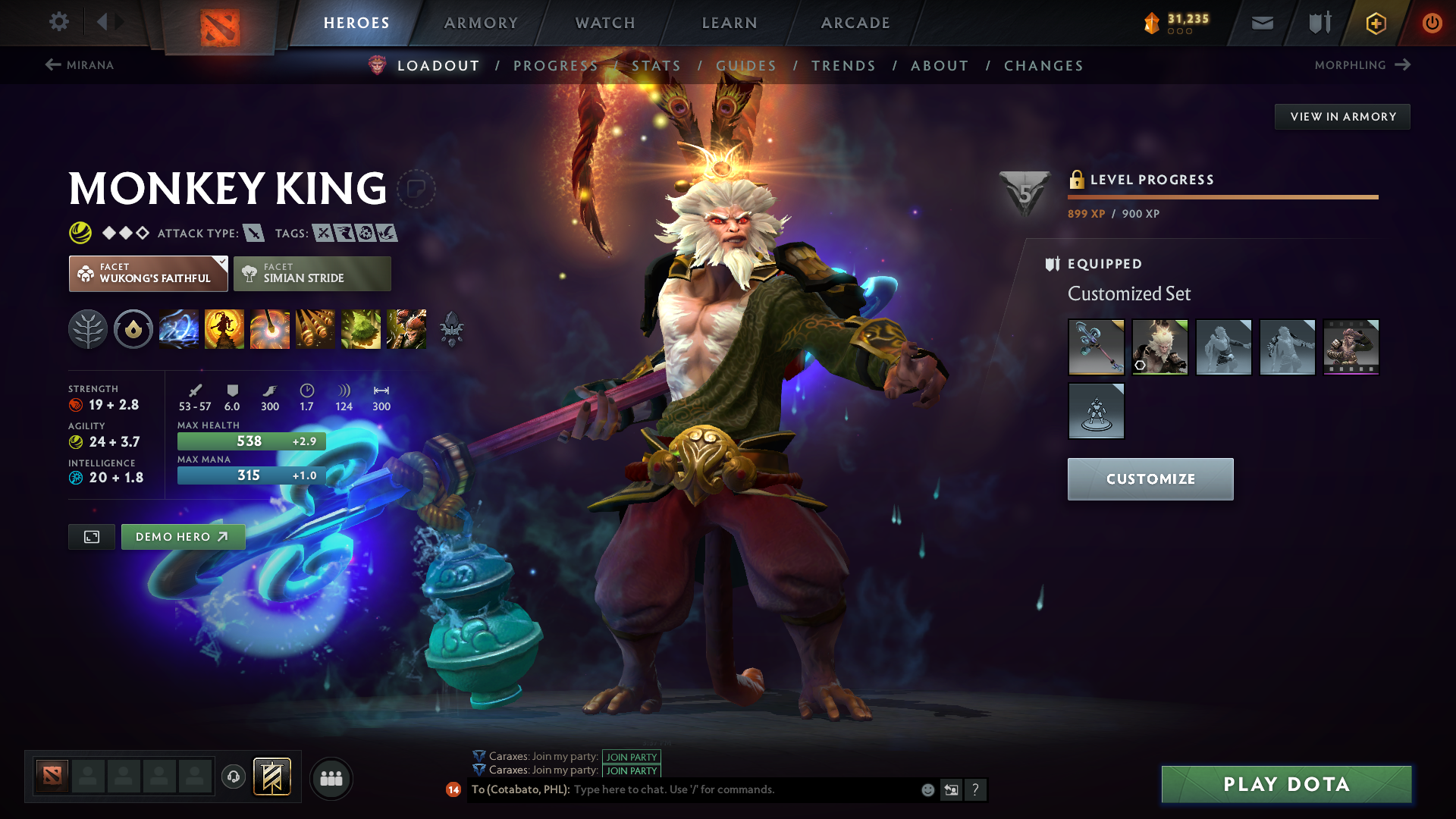Click JOIN PARTY link from Caraxes
The width and height of the screenshot is (1456, 819).
632,757
